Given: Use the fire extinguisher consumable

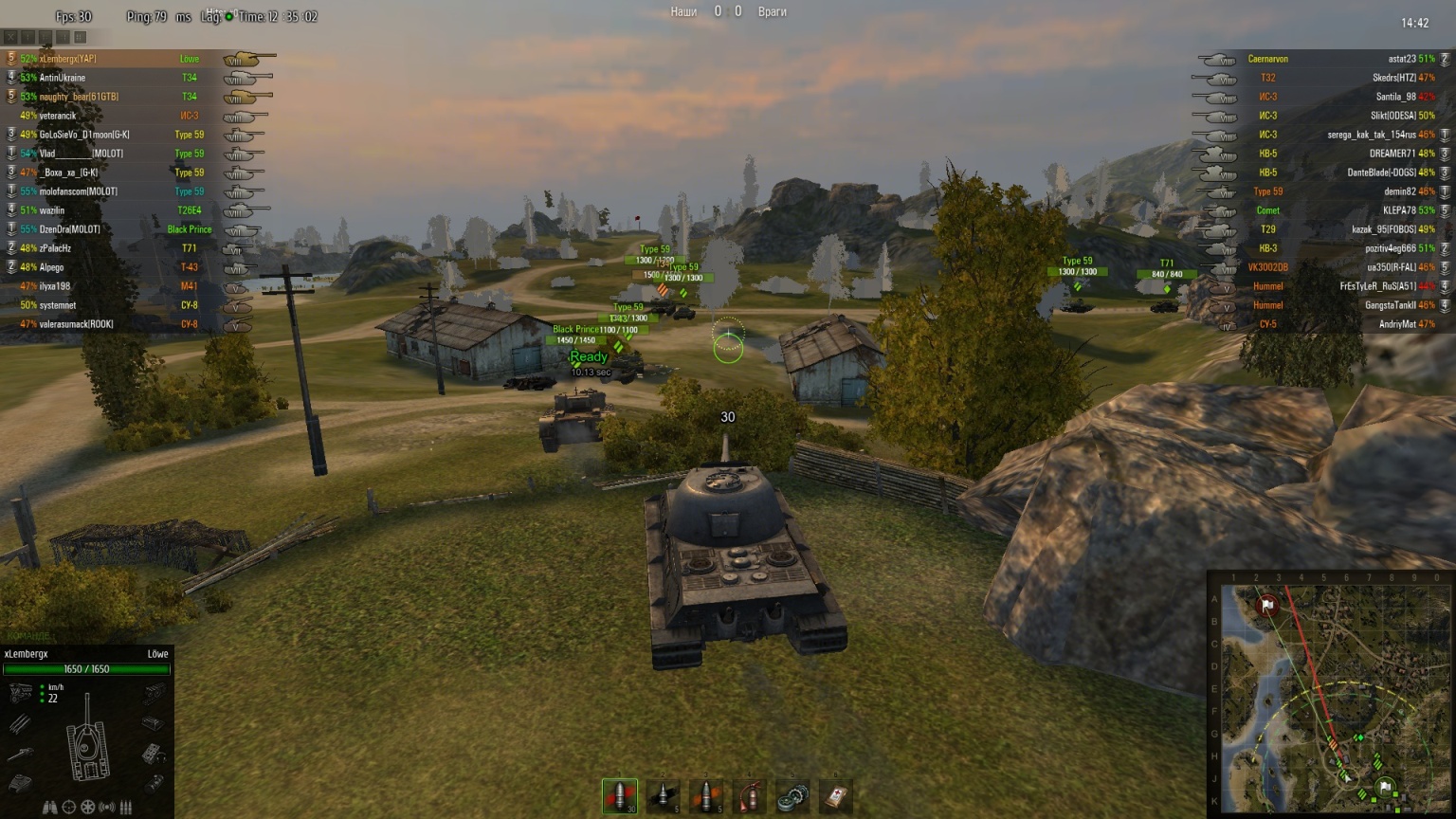Looking at the screenshot, I should click(750, 796).
